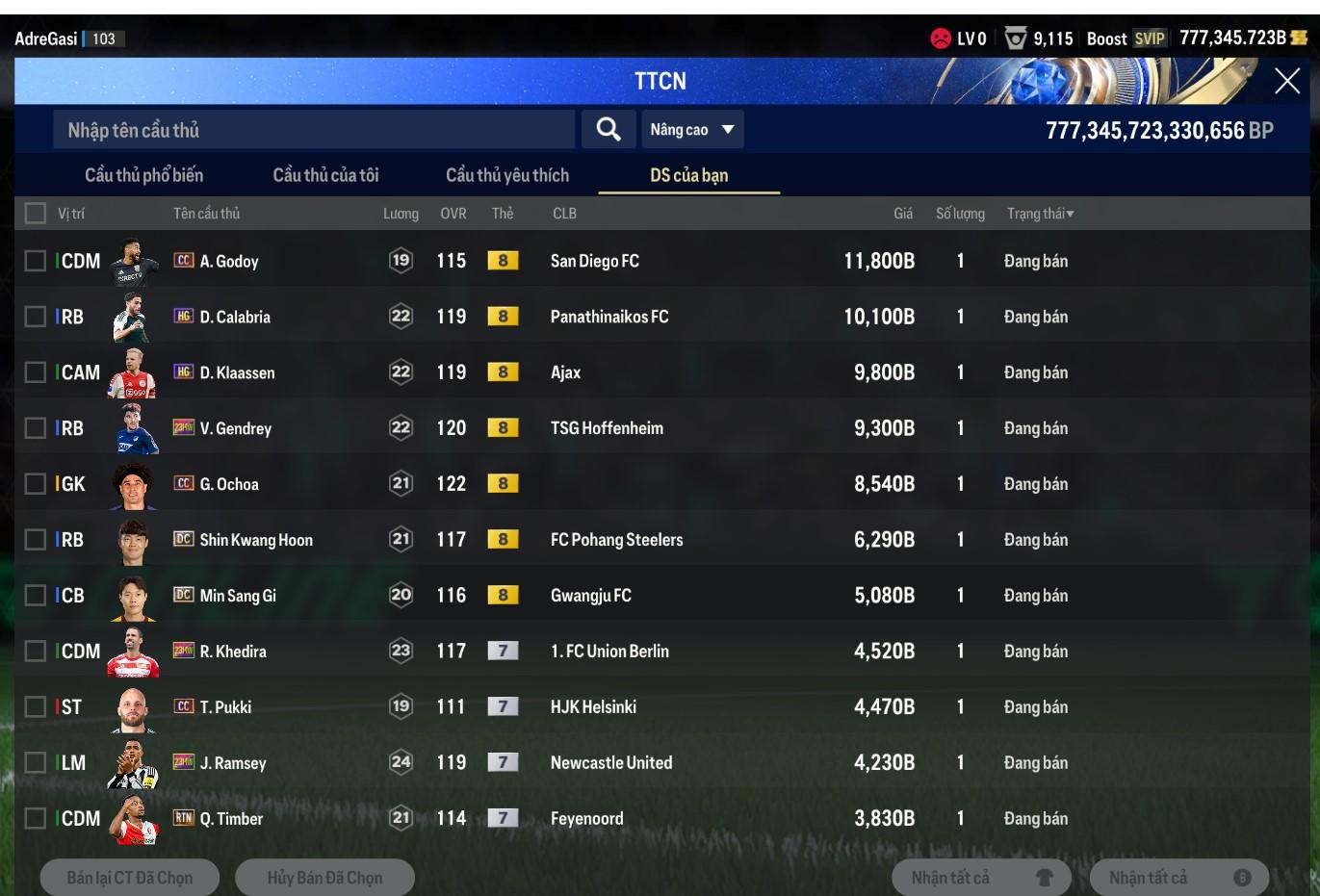Sort listings by Trạng thái column
Image resolution: width=1320 pixels, height=896 pixels.
click(1040, 214)
